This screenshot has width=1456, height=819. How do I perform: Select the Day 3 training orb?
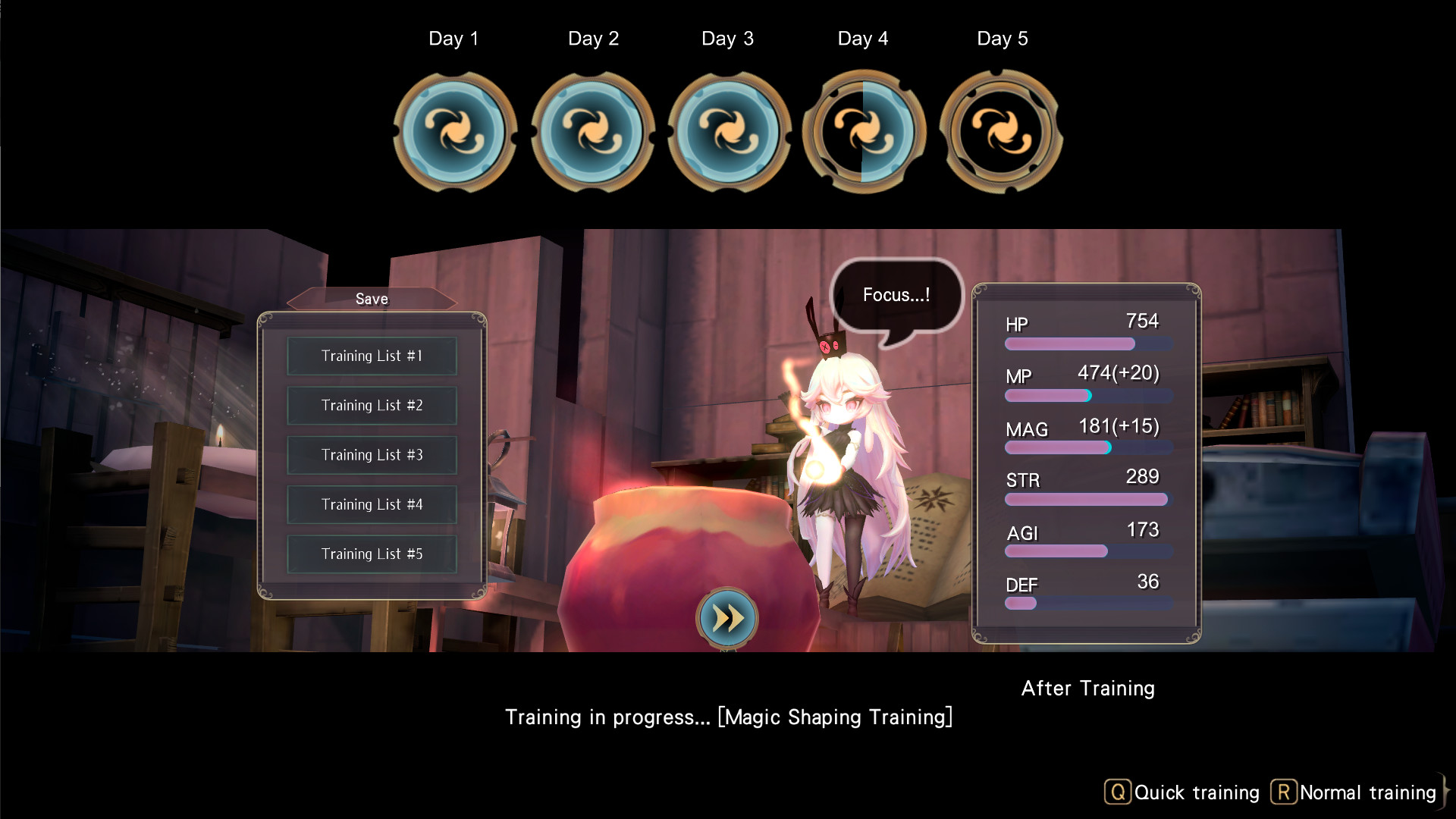[728, 131]
